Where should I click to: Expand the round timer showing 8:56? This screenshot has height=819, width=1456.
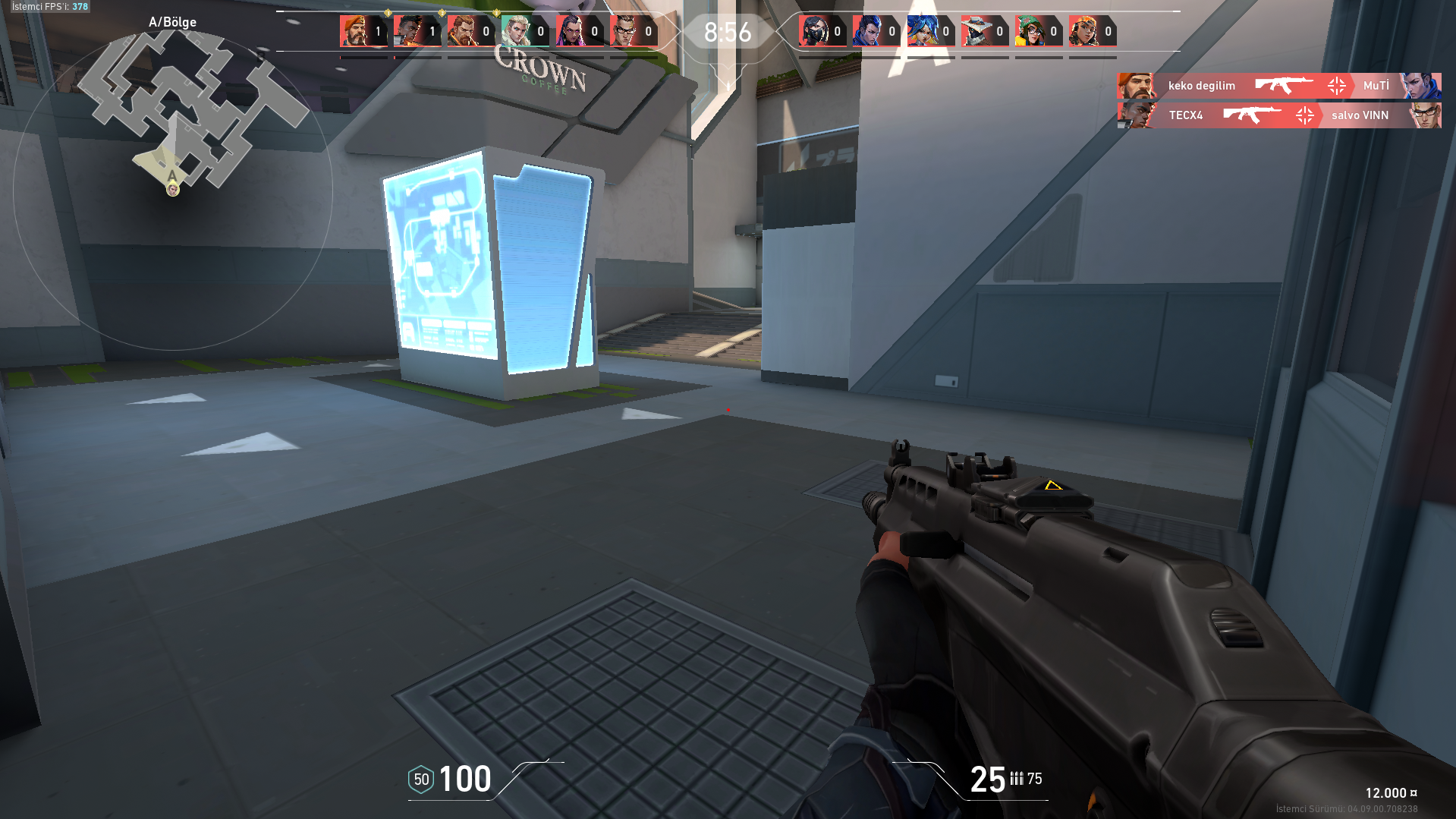pos(726,31)
